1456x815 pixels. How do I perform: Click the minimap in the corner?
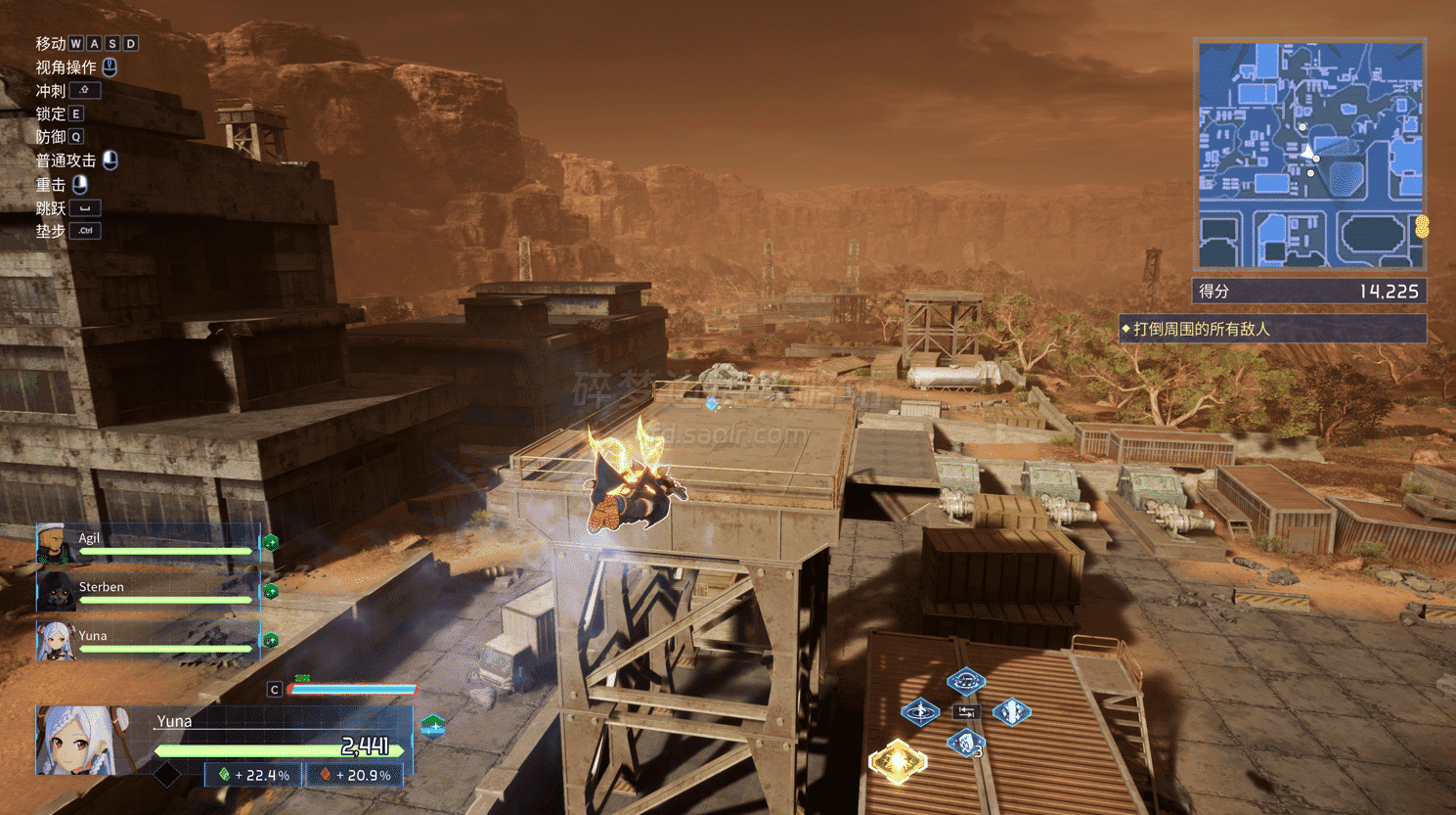click(x=1309, y=155)
